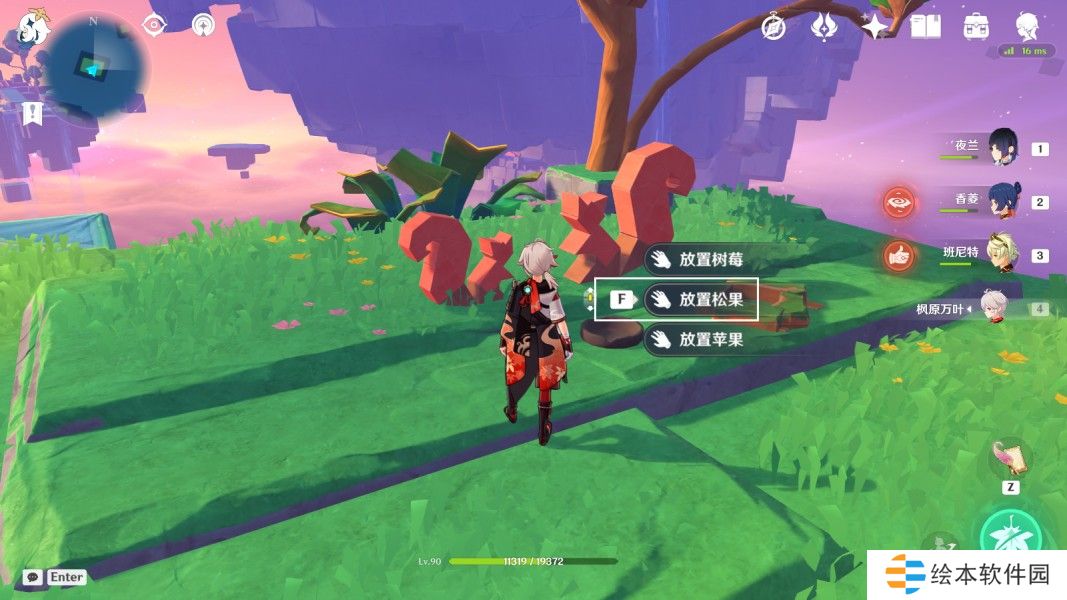Open the compass events icon

(x=774, y=27)
